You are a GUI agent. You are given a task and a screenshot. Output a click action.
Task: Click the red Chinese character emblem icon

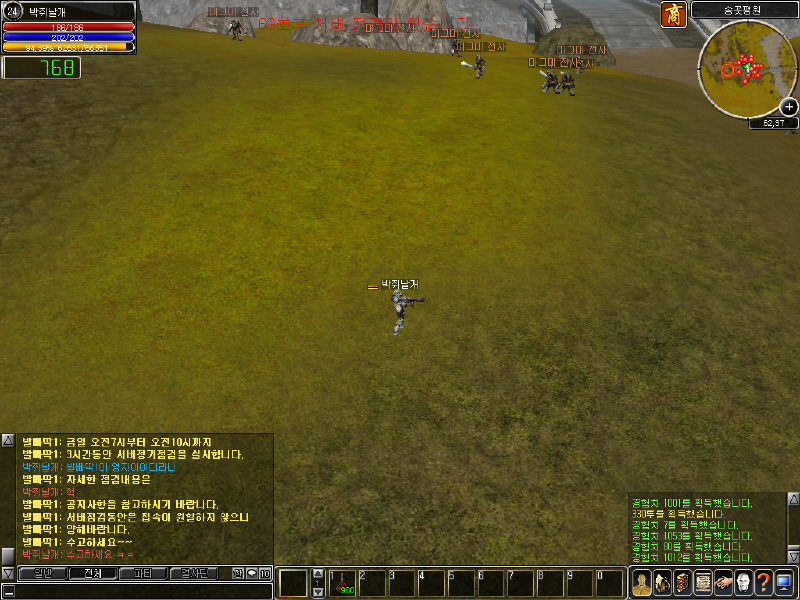click(x=674, y=15)
